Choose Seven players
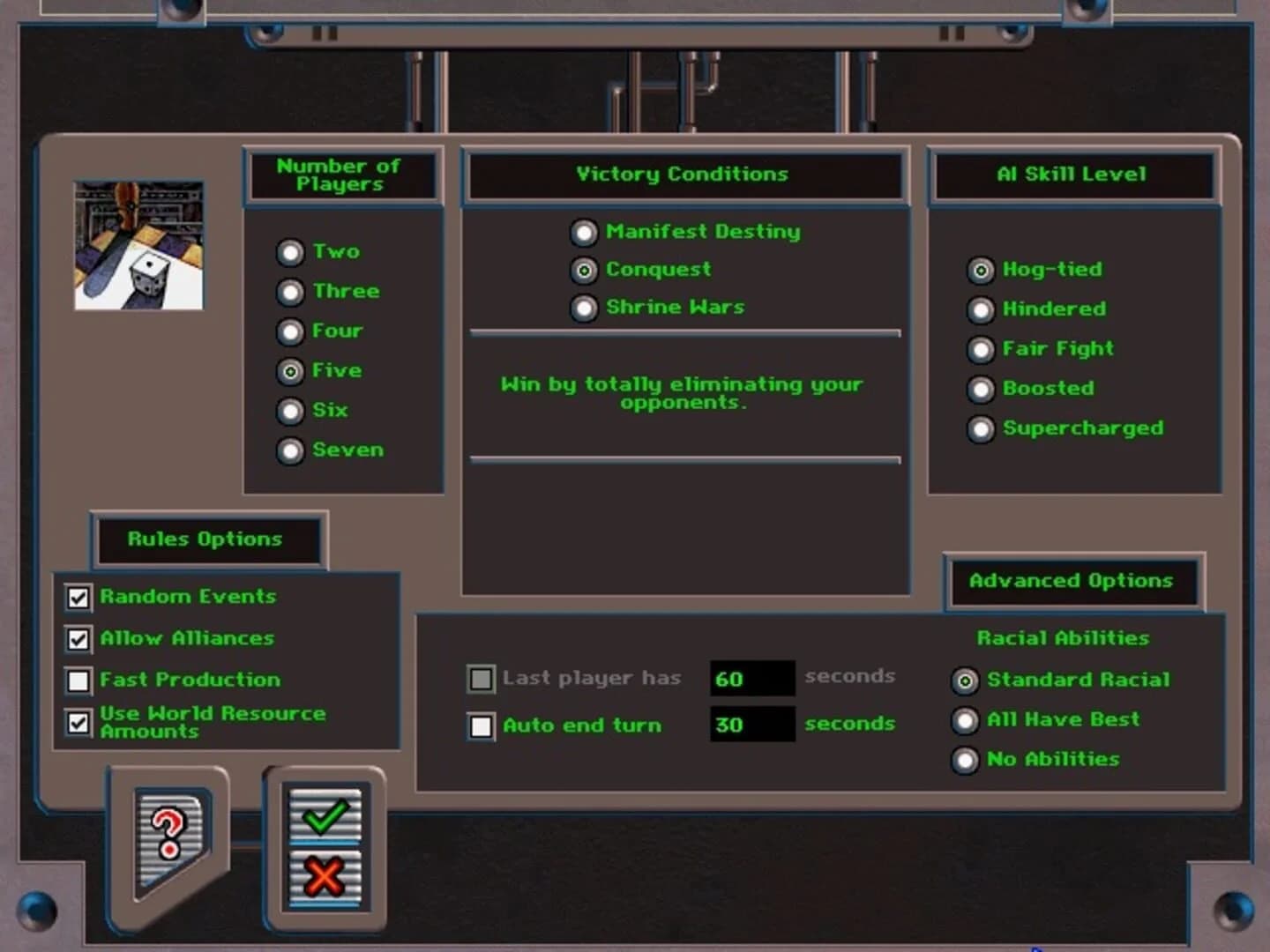1270x952 pixels. [x=291, y=451]
